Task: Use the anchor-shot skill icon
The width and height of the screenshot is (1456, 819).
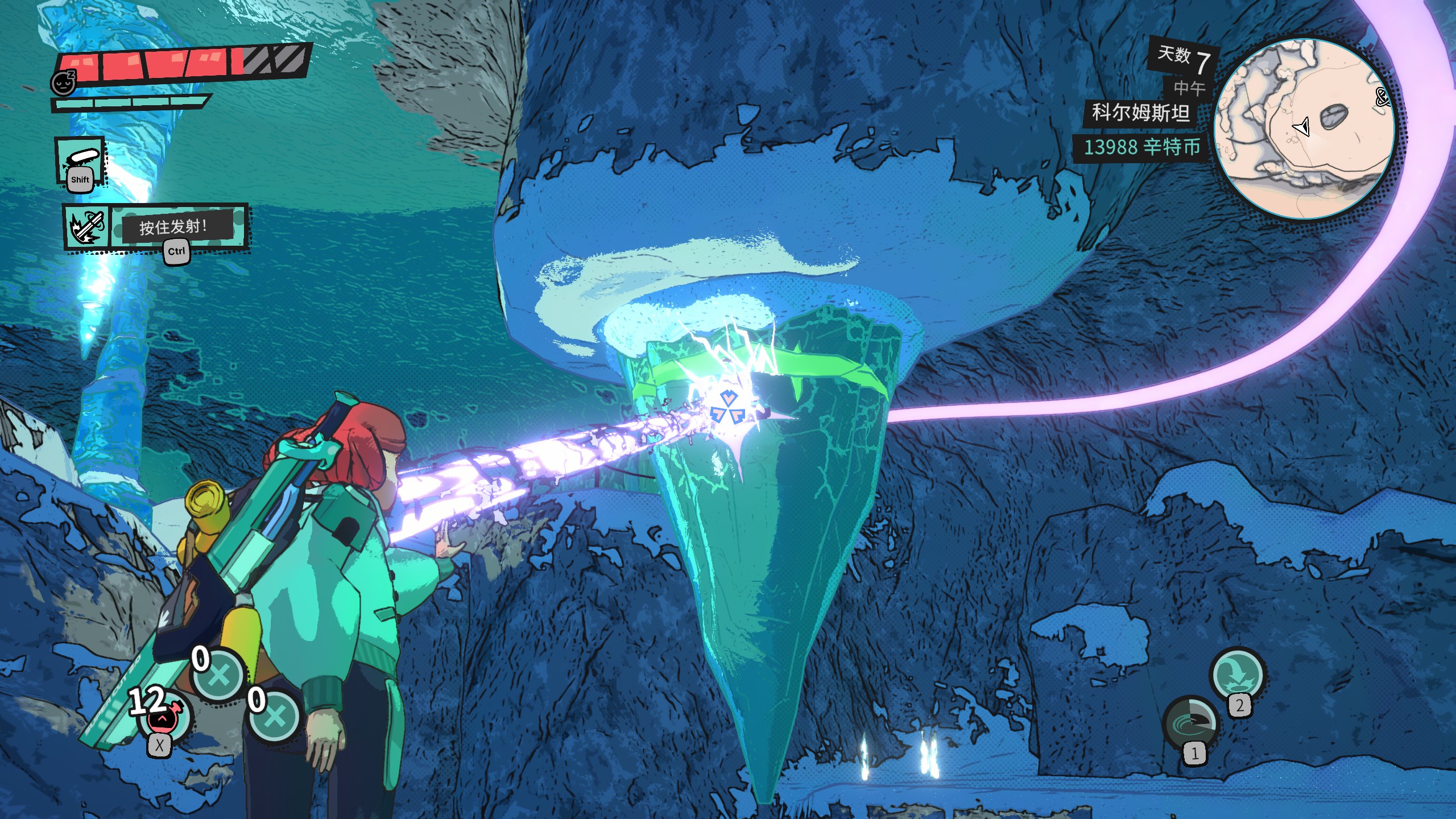Action: 86,227
